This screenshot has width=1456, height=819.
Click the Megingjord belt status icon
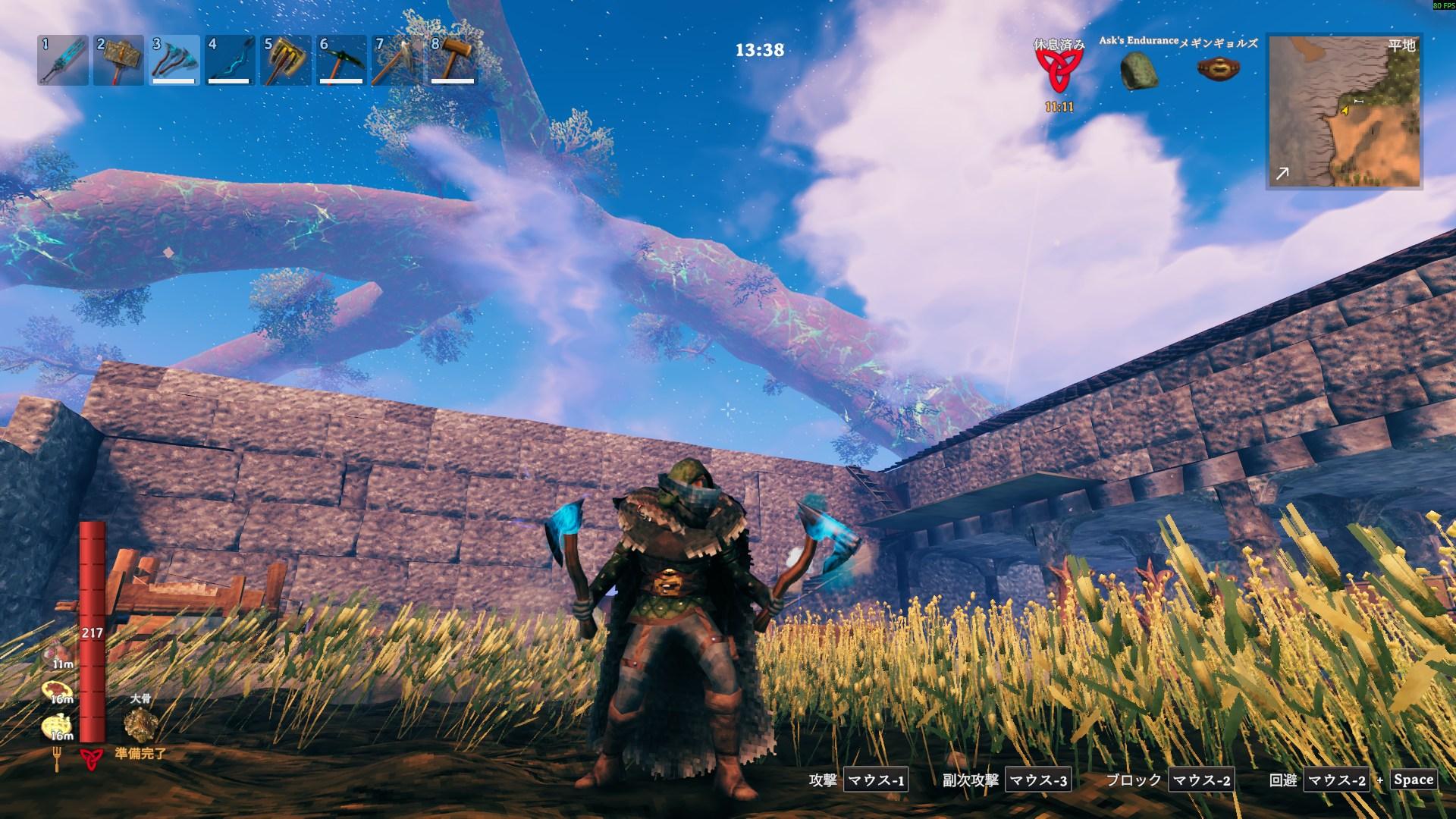pyautogui.click(x=1213, y=69)
